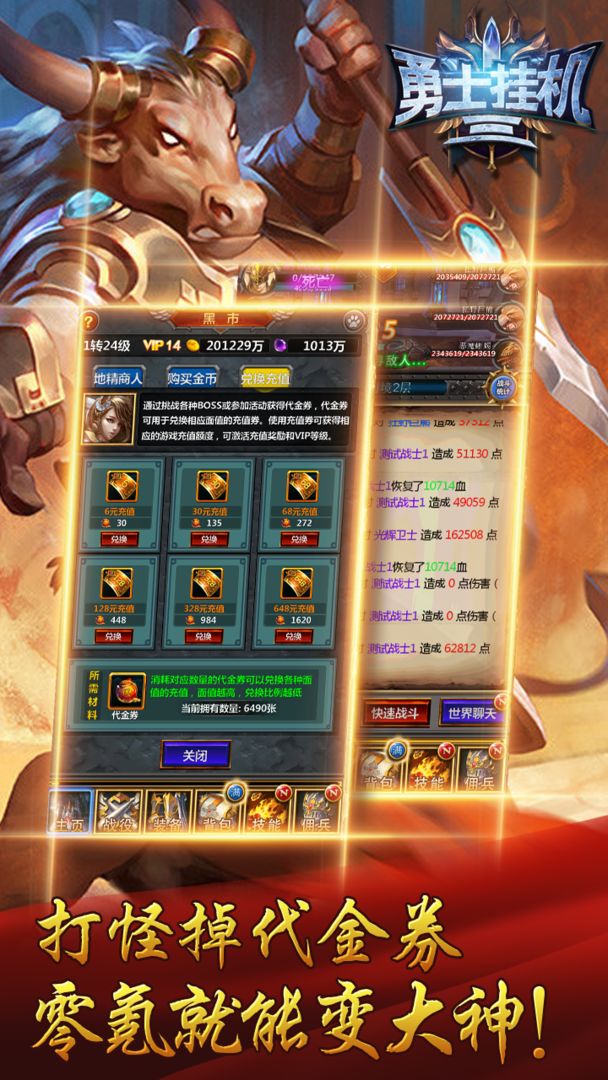
Task: Switch to the 地精商人 tab
Action: pyautogui.click(x=118, y=378)
